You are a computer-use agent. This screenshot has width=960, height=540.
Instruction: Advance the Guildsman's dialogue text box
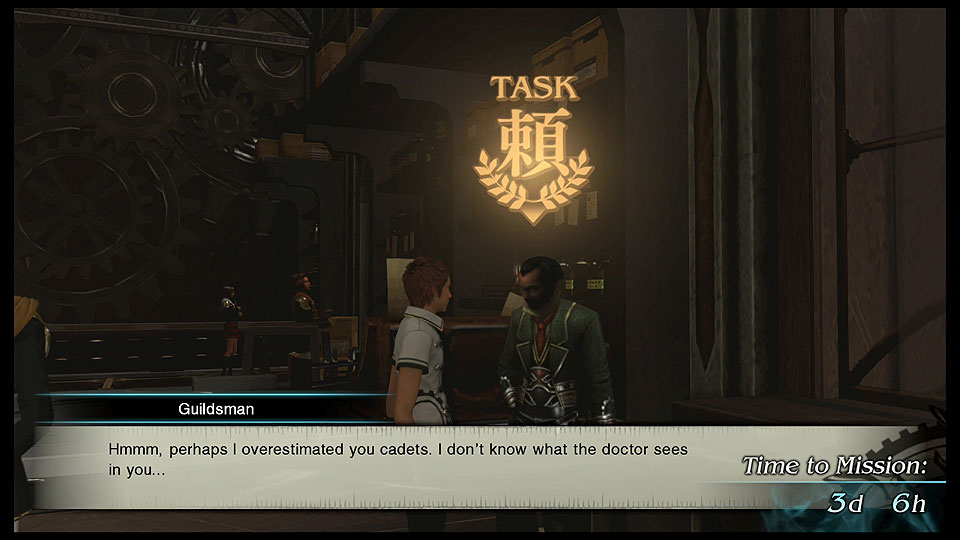click(400, 460)
